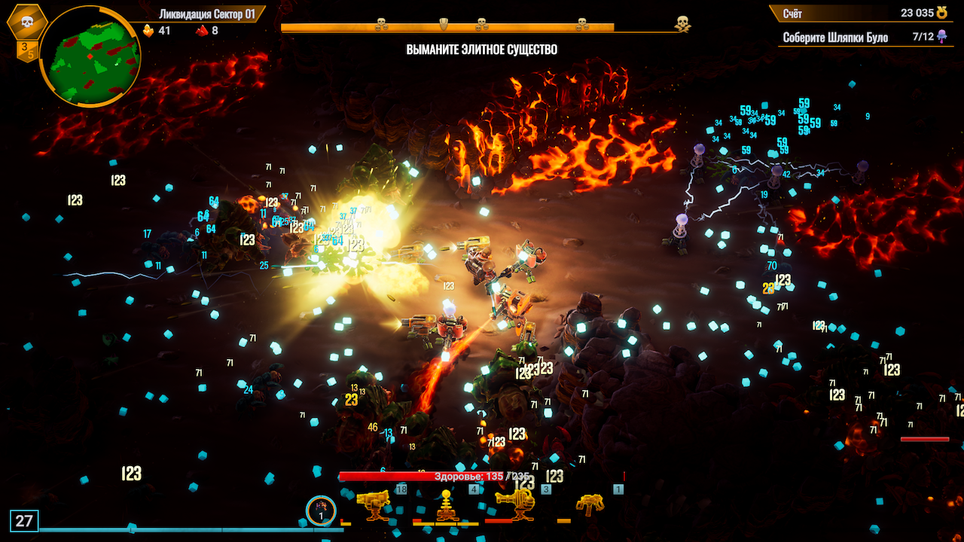Click the skull hexagon danger level badge
Image resolution: width=964 pixels, height=542 pixels.
click(x=27, y=21)
